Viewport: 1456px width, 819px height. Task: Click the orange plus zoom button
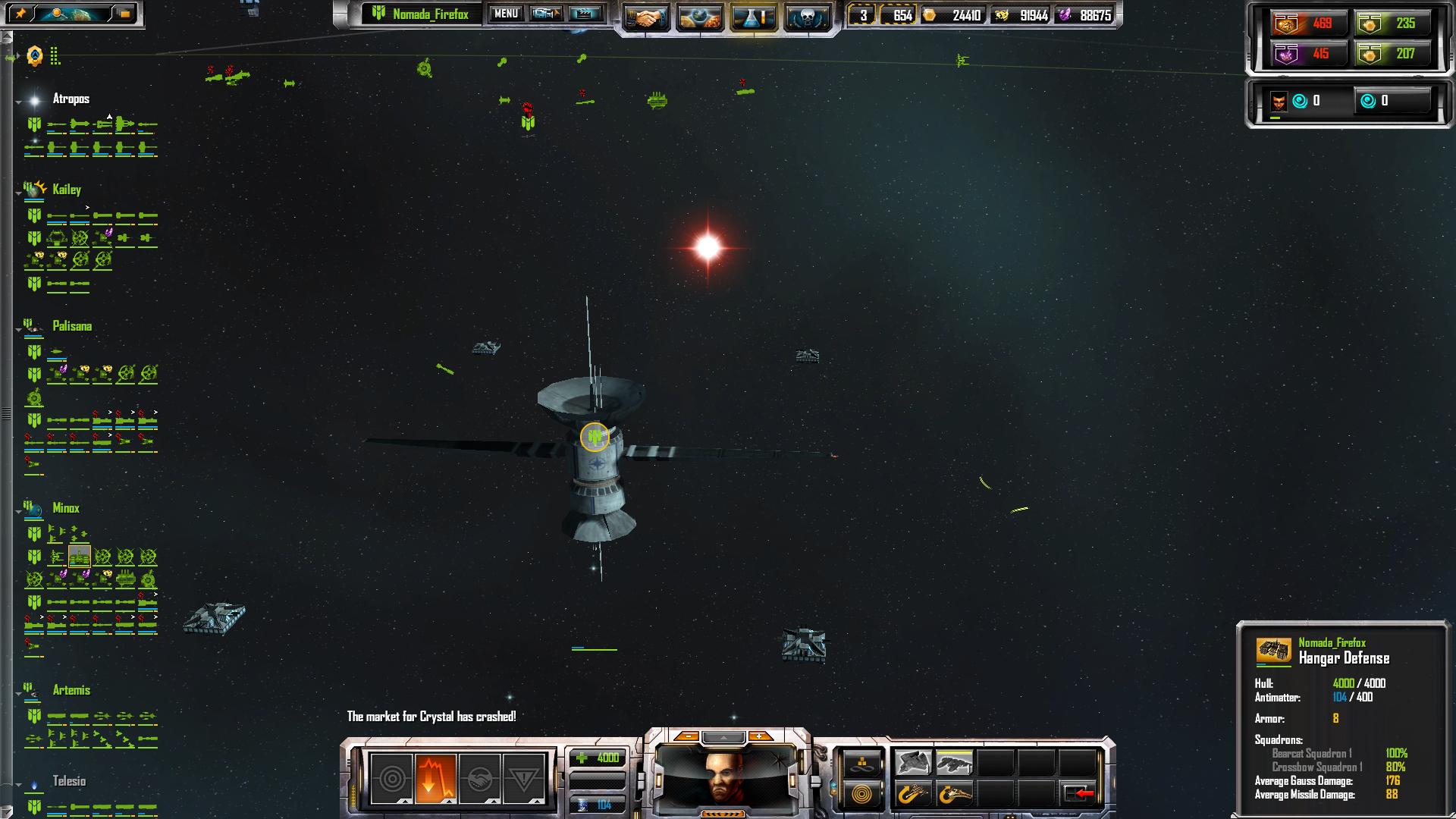pyautogui.click(x=758, y=736)
